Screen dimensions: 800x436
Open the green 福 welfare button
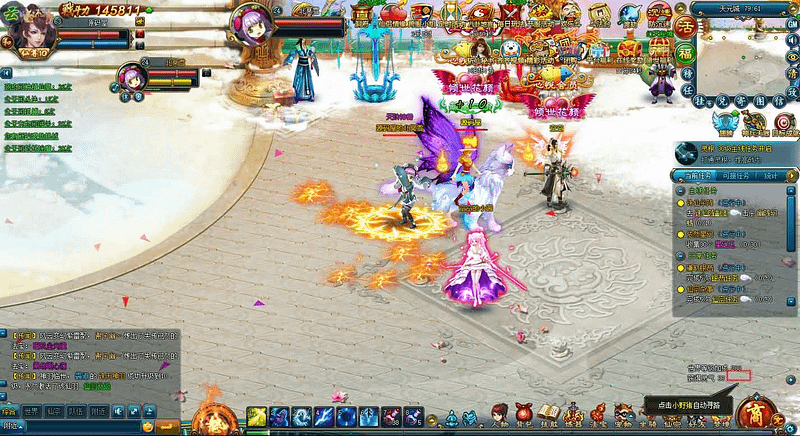(686, 50)
